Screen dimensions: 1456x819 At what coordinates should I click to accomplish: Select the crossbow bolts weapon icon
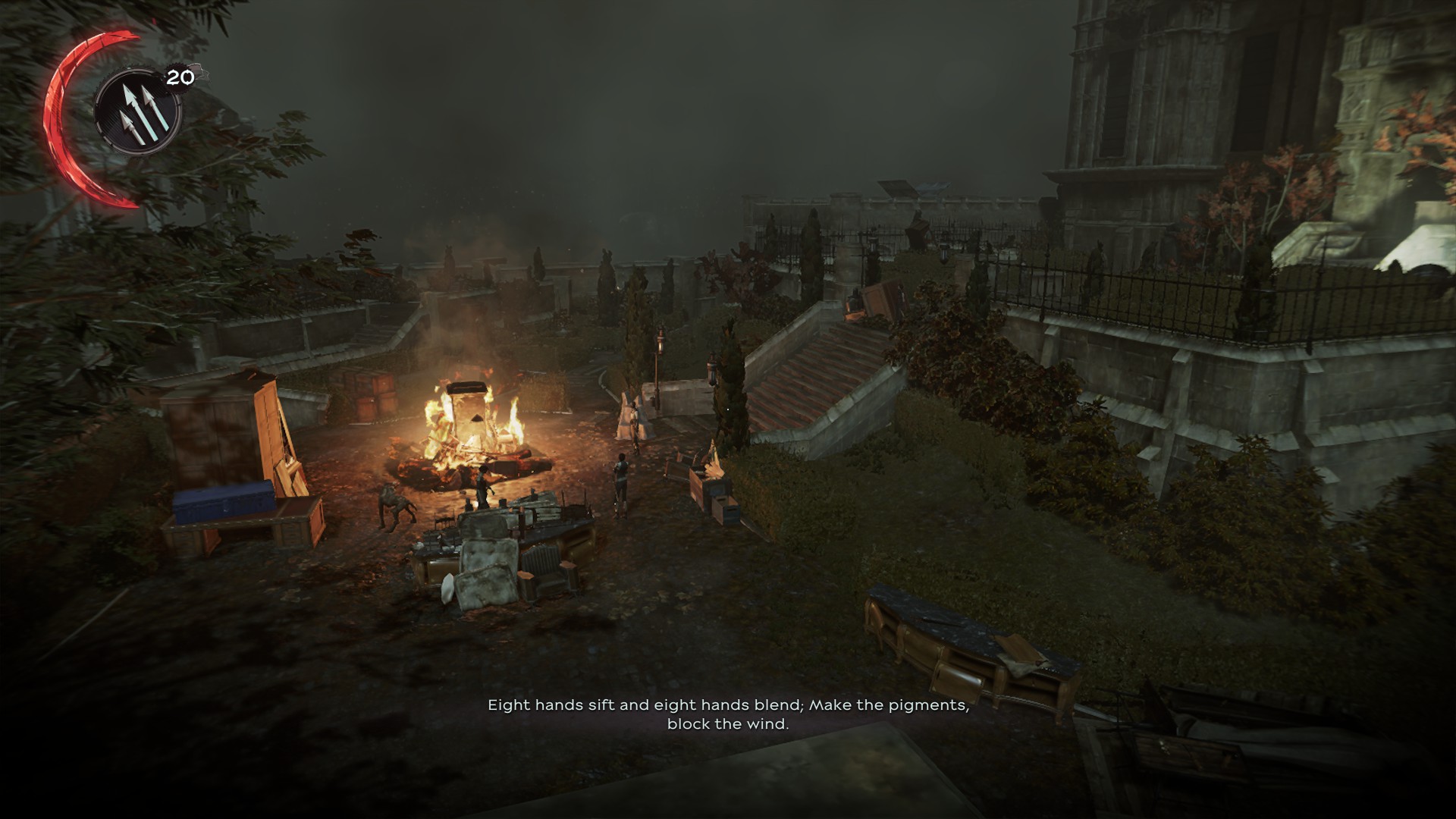137,113
